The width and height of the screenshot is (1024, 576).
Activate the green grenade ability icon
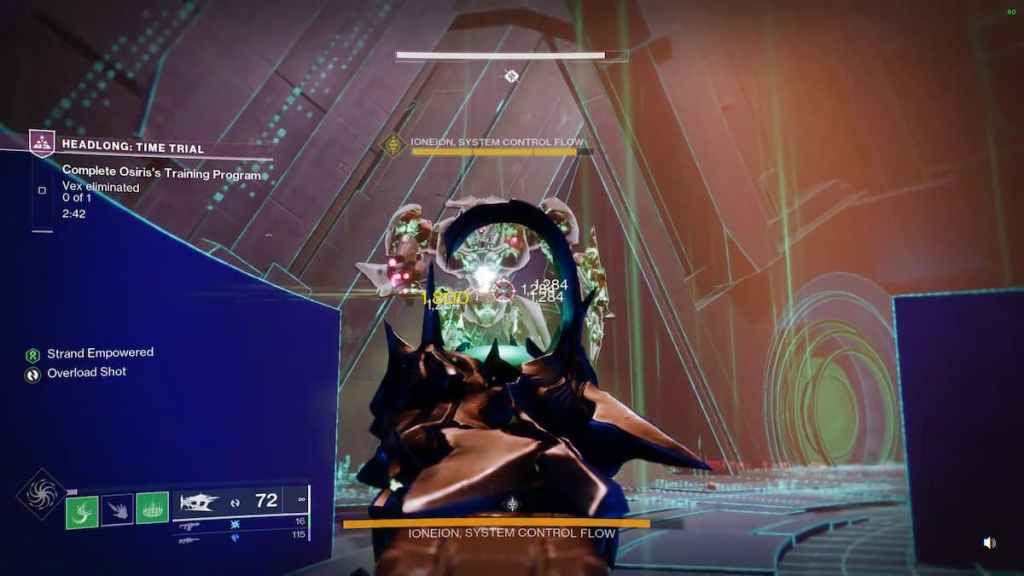[x=82, y=511]
